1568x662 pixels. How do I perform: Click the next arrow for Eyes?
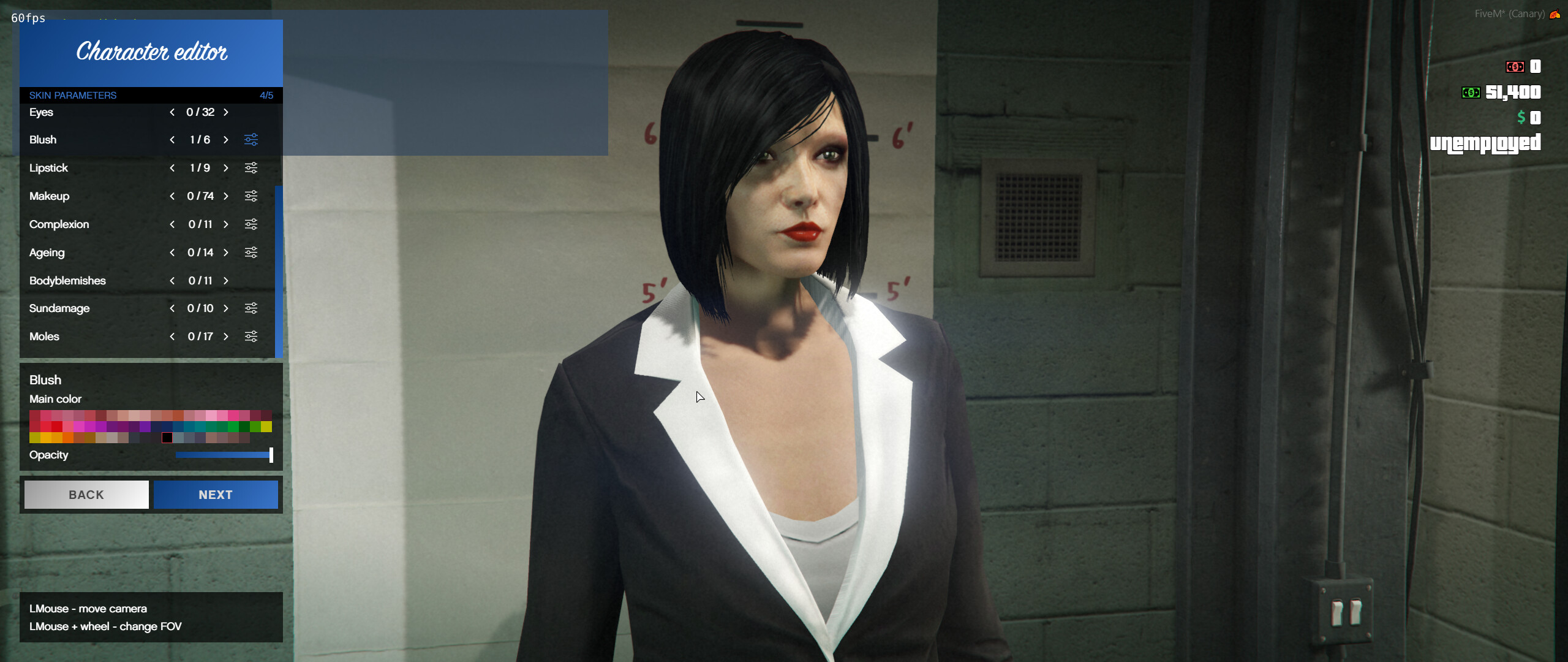pyautogui.click(x=225, y=112)
